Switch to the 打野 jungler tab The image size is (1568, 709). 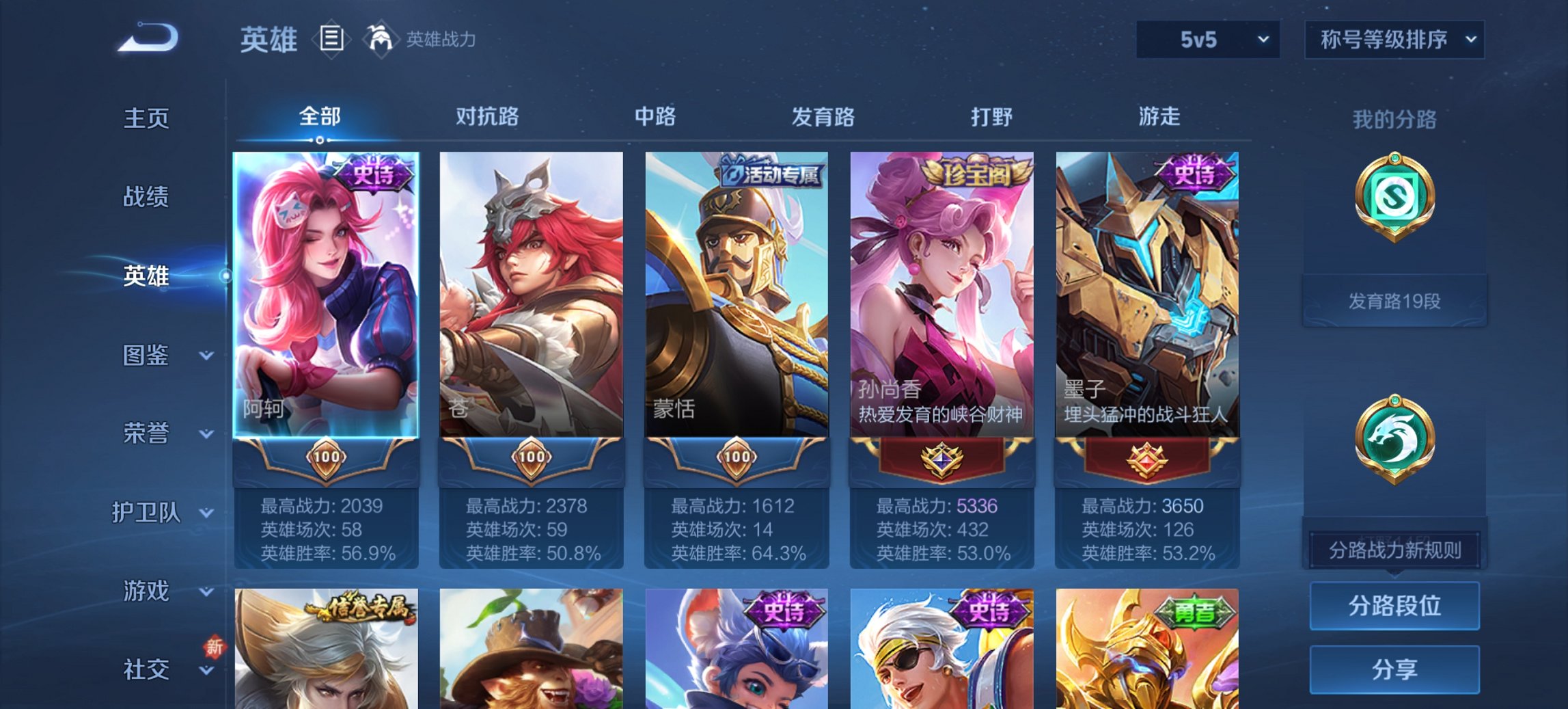(991, 117)
